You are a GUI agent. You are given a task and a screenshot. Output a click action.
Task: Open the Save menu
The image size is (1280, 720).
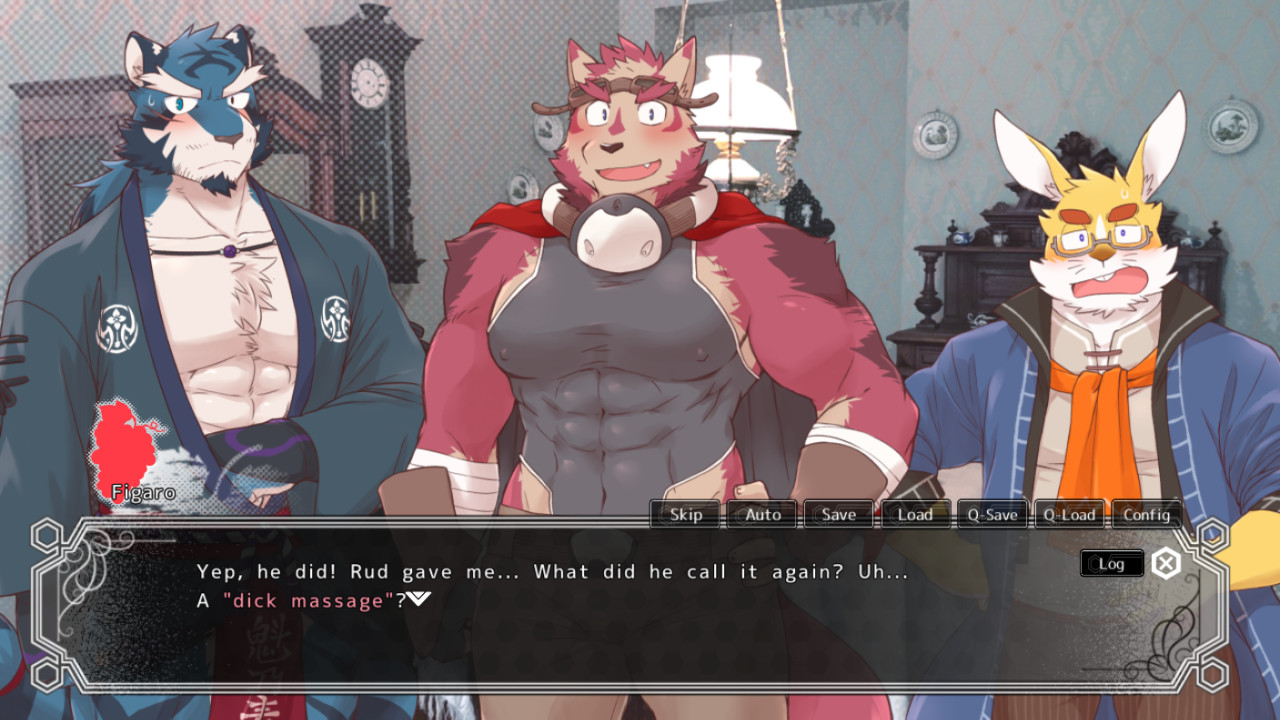[839, 514]
